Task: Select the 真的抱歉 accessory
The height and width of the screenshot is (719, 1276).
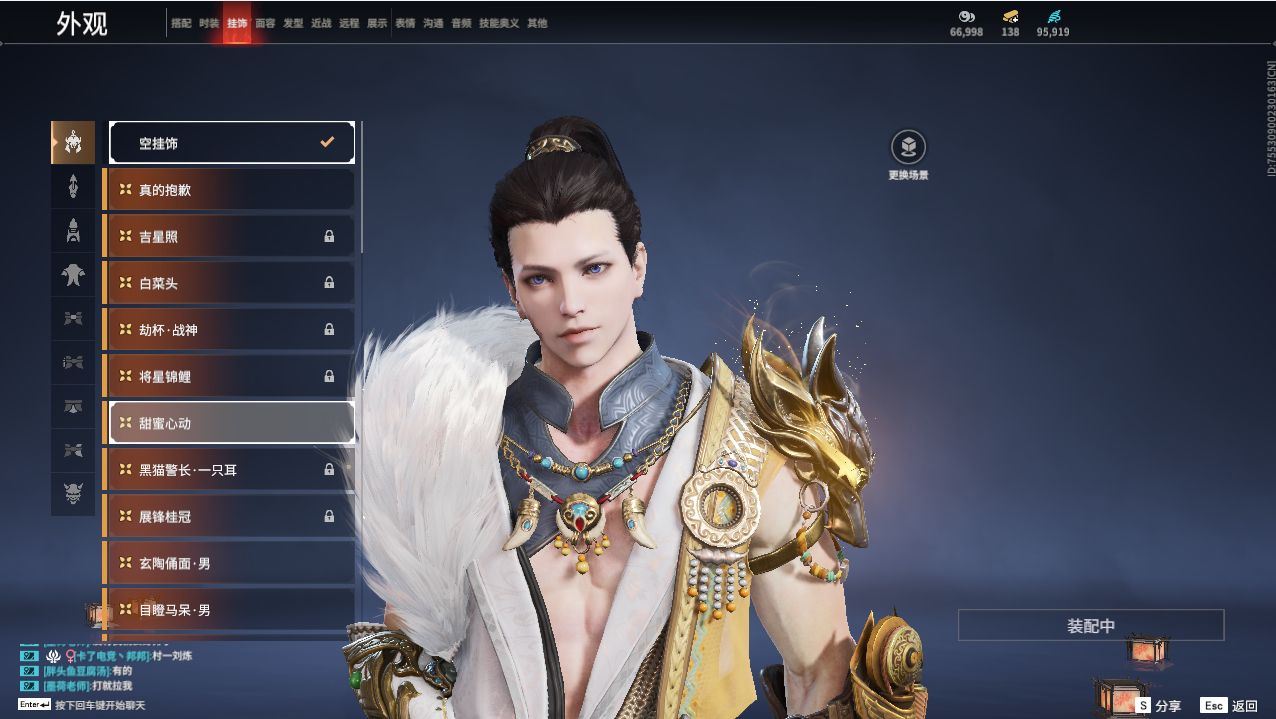Action: pos(232,190)
